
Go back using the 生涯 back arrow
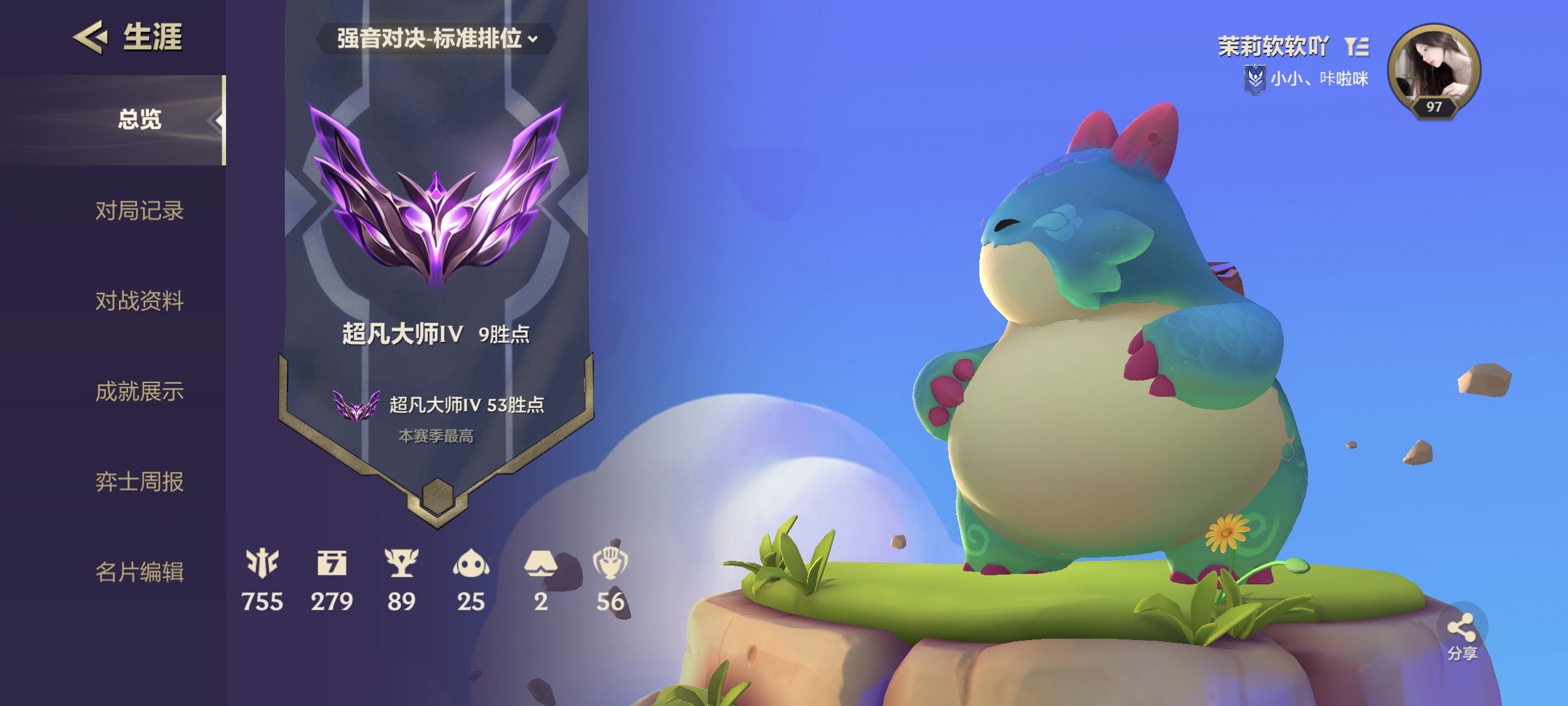(90, 37)
